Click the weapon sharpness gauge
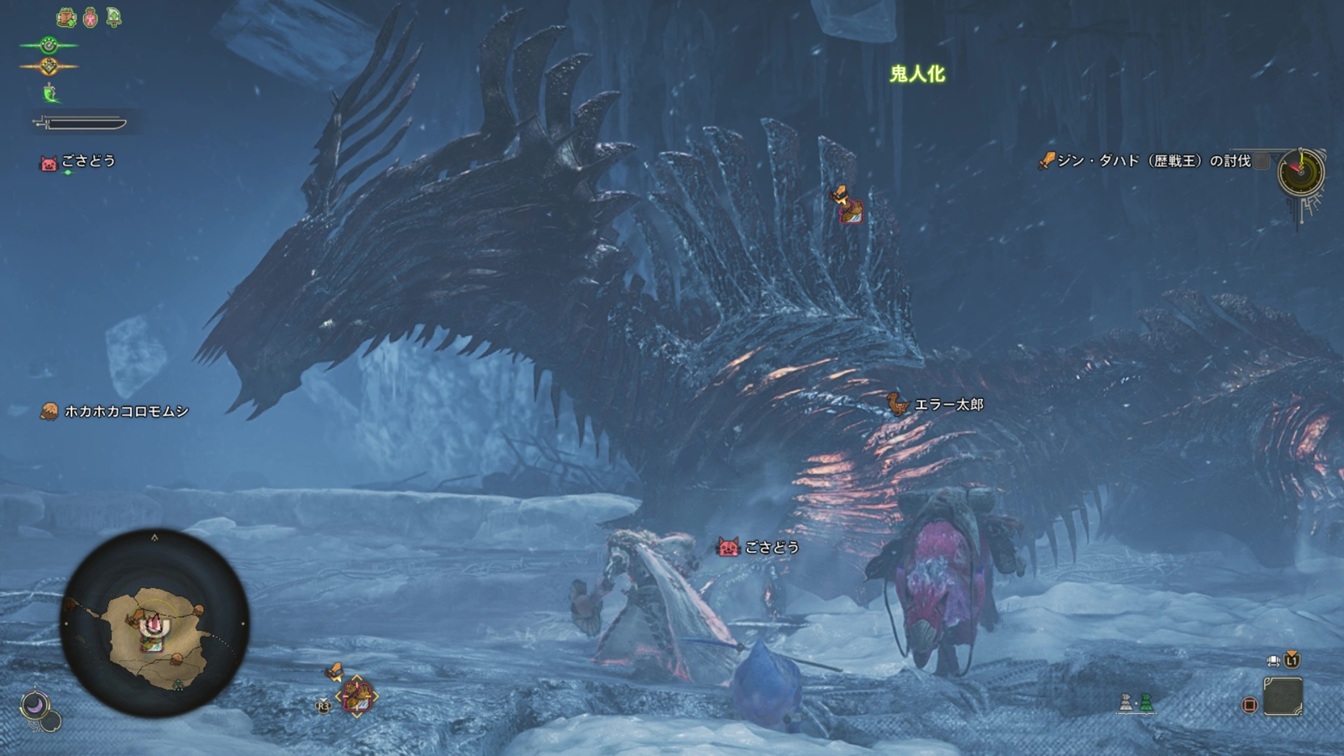The image size is (1344, 756). pos(80,123)
